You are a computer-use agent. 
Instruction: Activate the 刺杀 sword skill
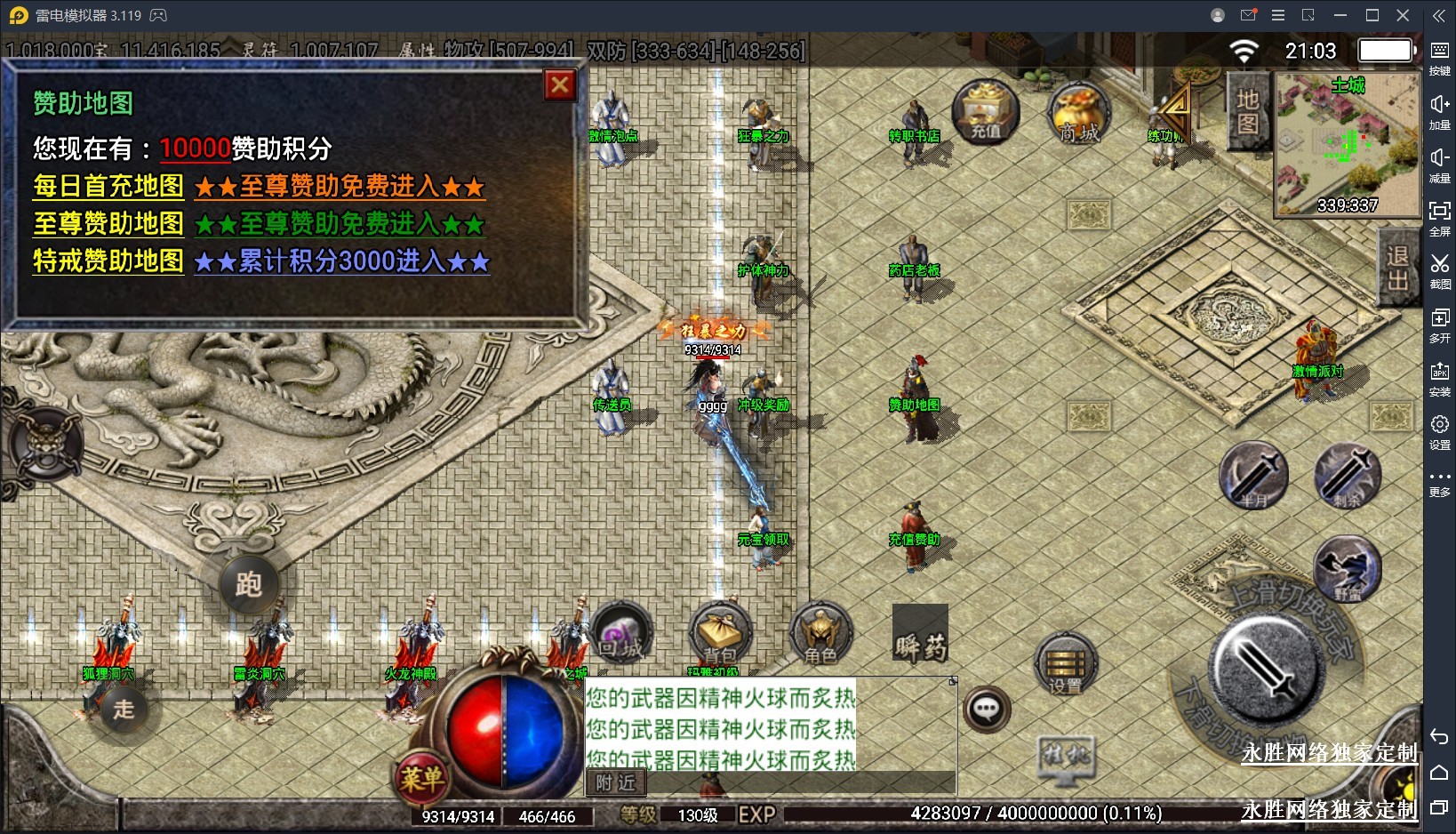[x=1348, y=475]
